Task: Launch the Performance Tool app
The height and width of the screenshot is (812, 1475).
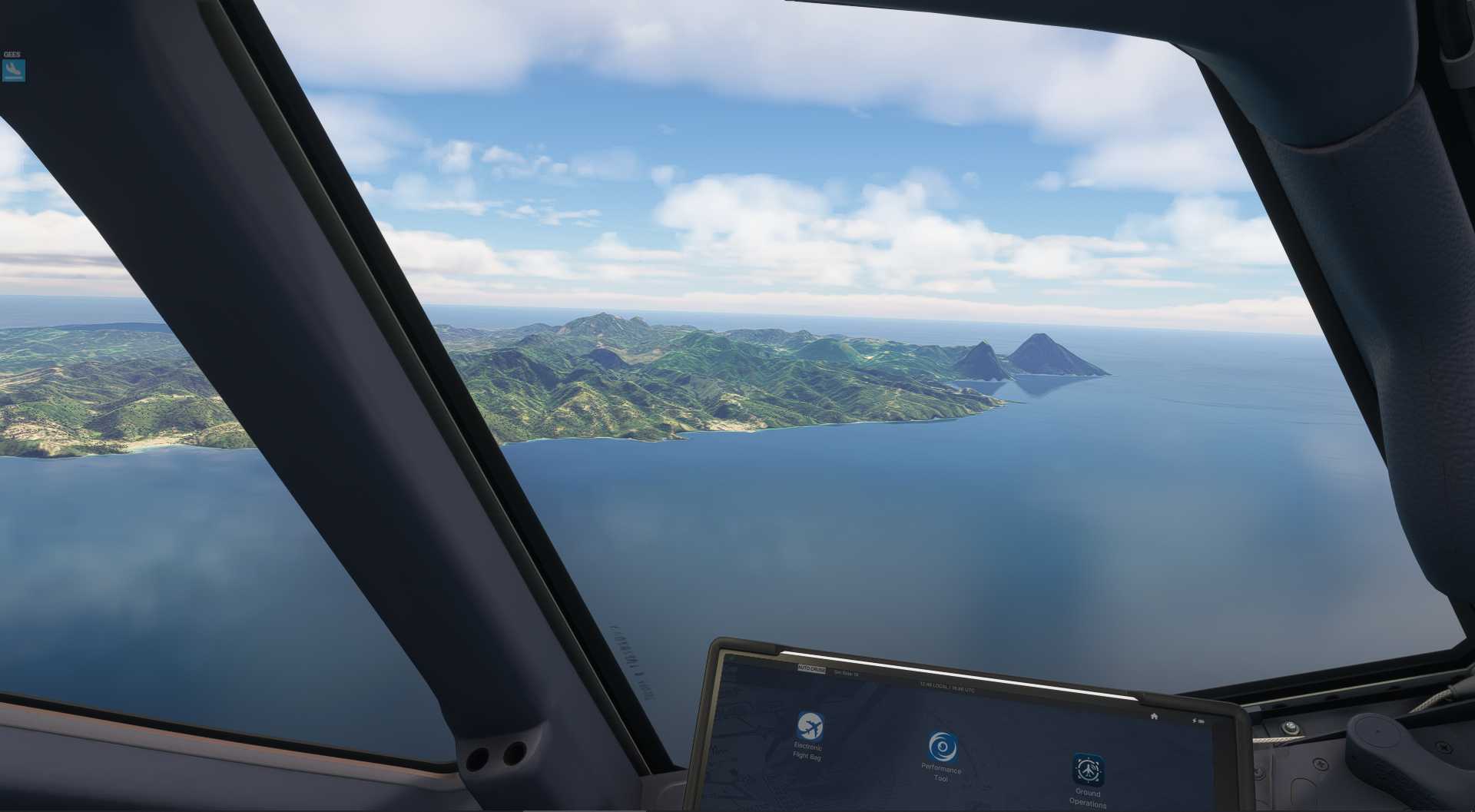Action: point(942,747)
